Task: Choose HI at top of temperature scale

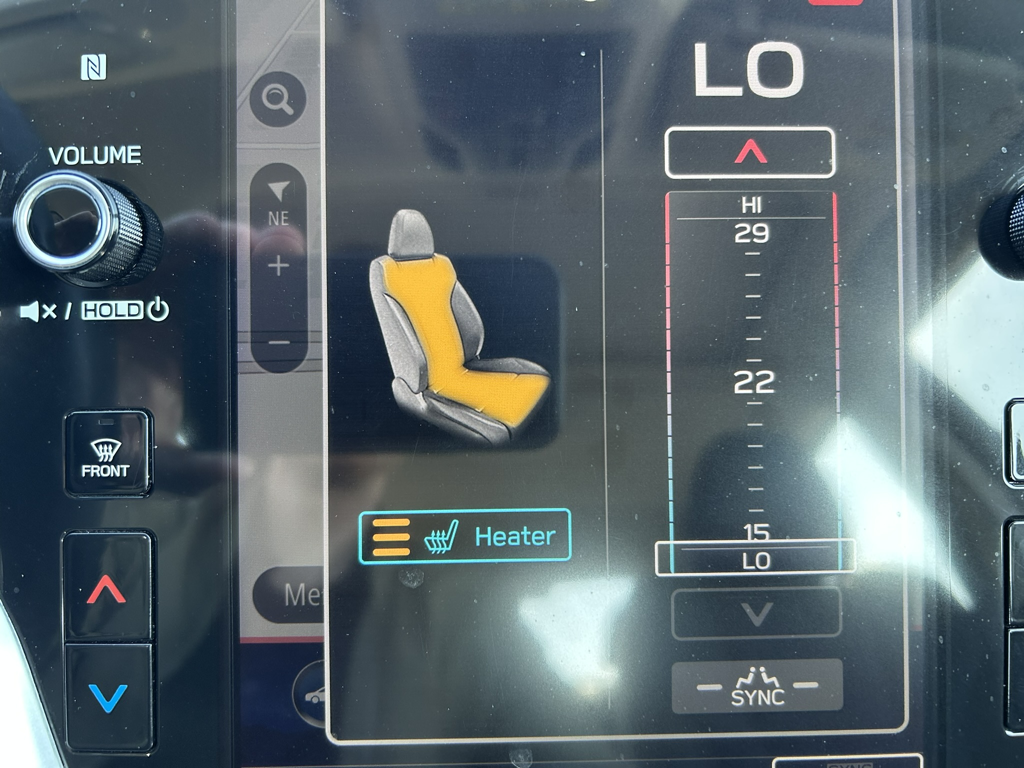Action: [x=752, y=205]
